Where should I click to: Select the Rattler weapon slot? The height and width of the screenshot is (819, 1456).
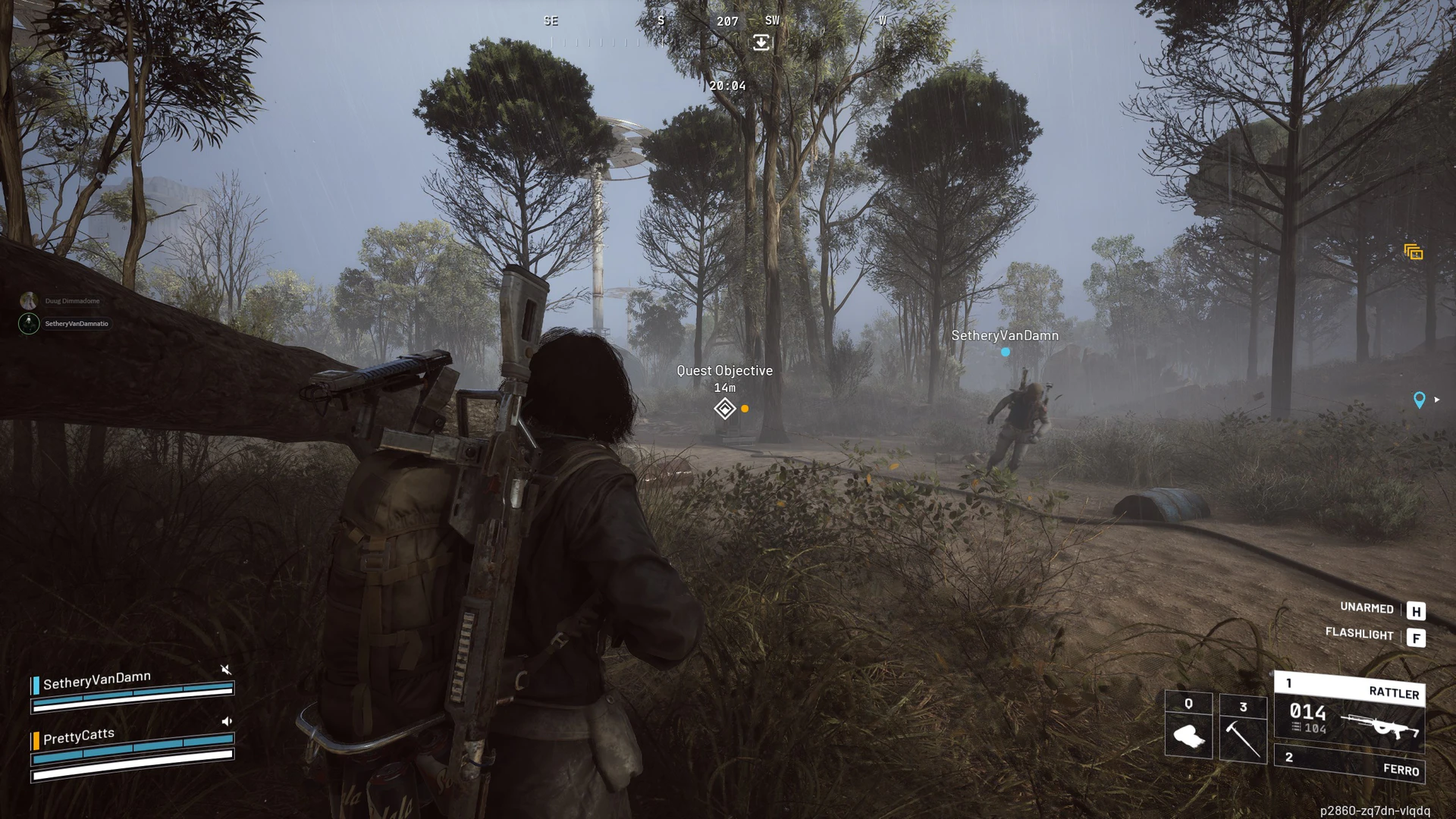pos(1349,713)
